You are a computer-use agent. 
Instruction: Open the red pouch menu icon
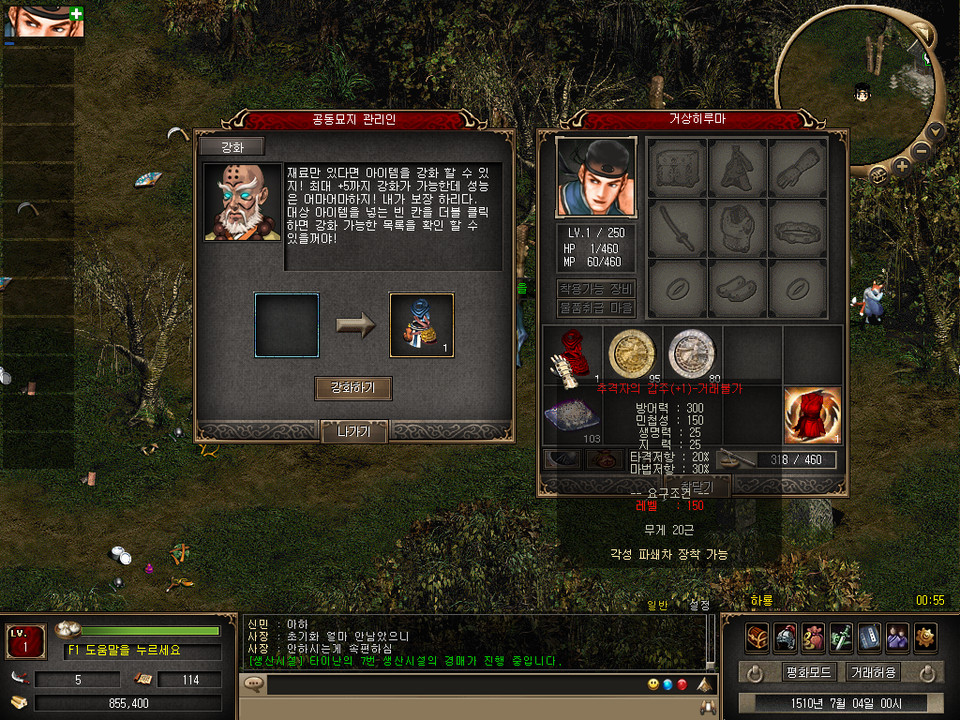814,637
